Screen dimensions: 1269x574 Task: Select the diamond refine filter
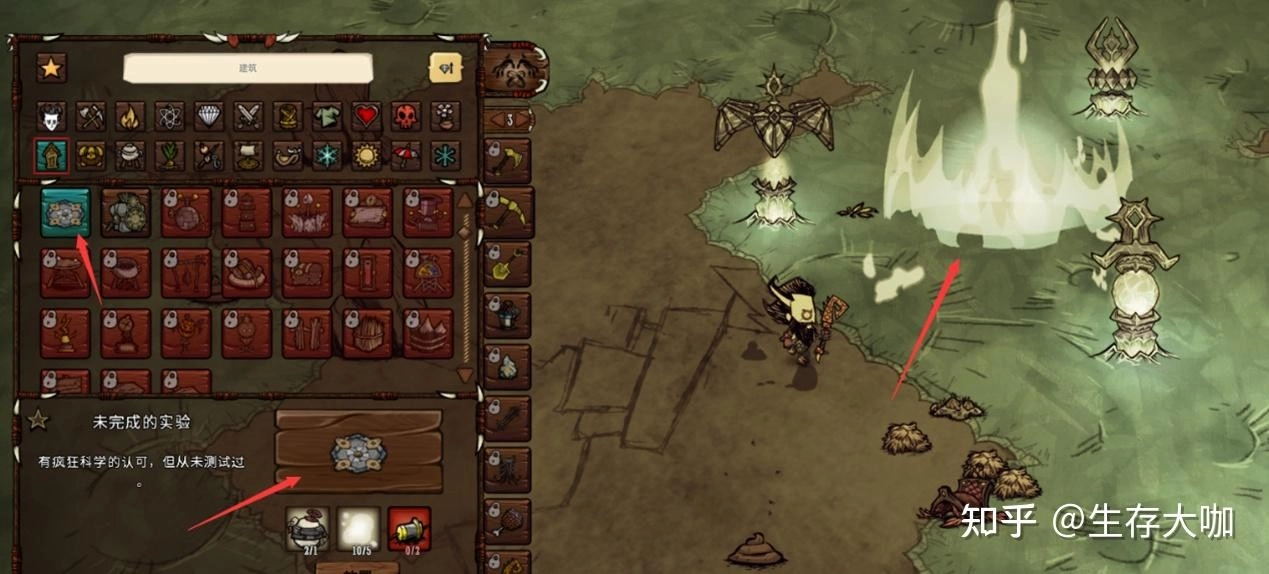point(209,117)
